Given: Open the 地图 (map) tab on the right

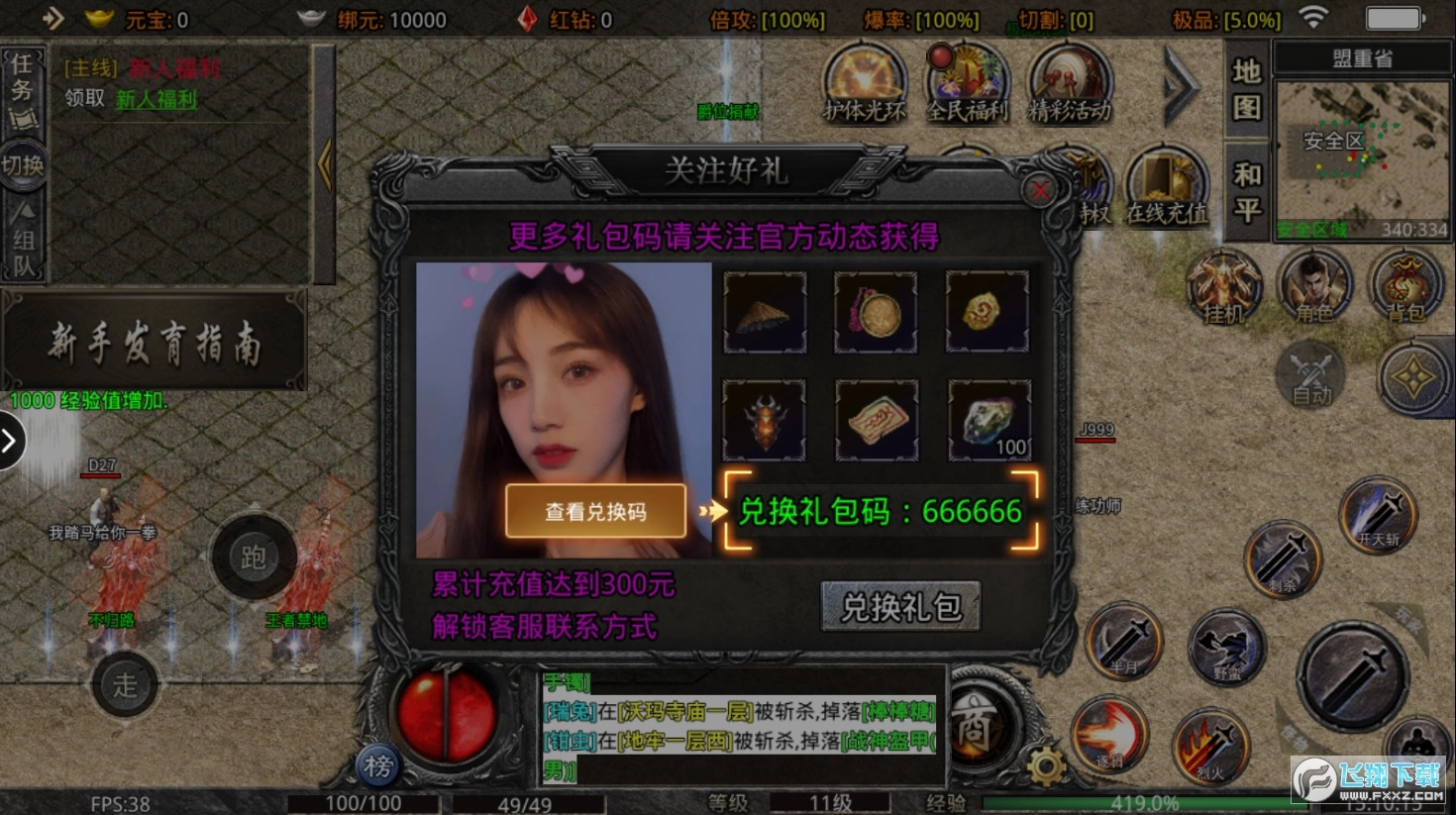Looking at the screenshot, I should (1245, 89).
